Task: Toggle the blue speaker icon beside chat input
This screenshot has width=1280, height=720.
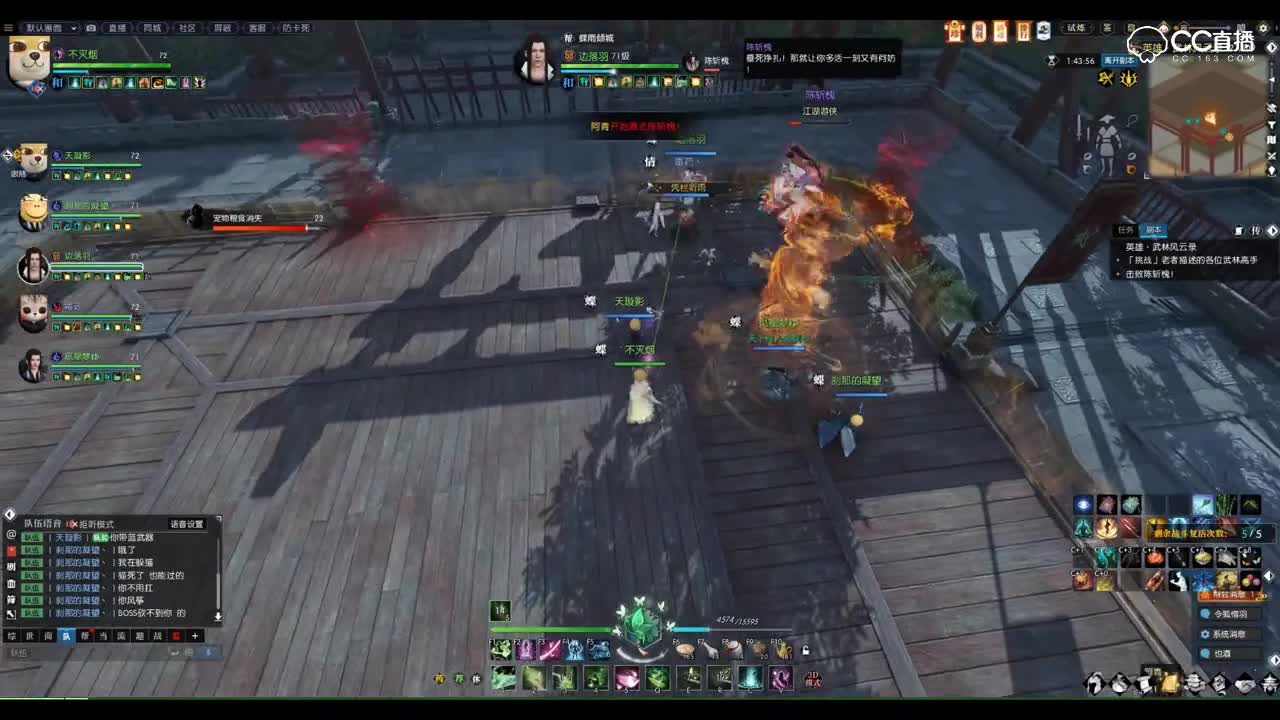Action: click(209, 652)
